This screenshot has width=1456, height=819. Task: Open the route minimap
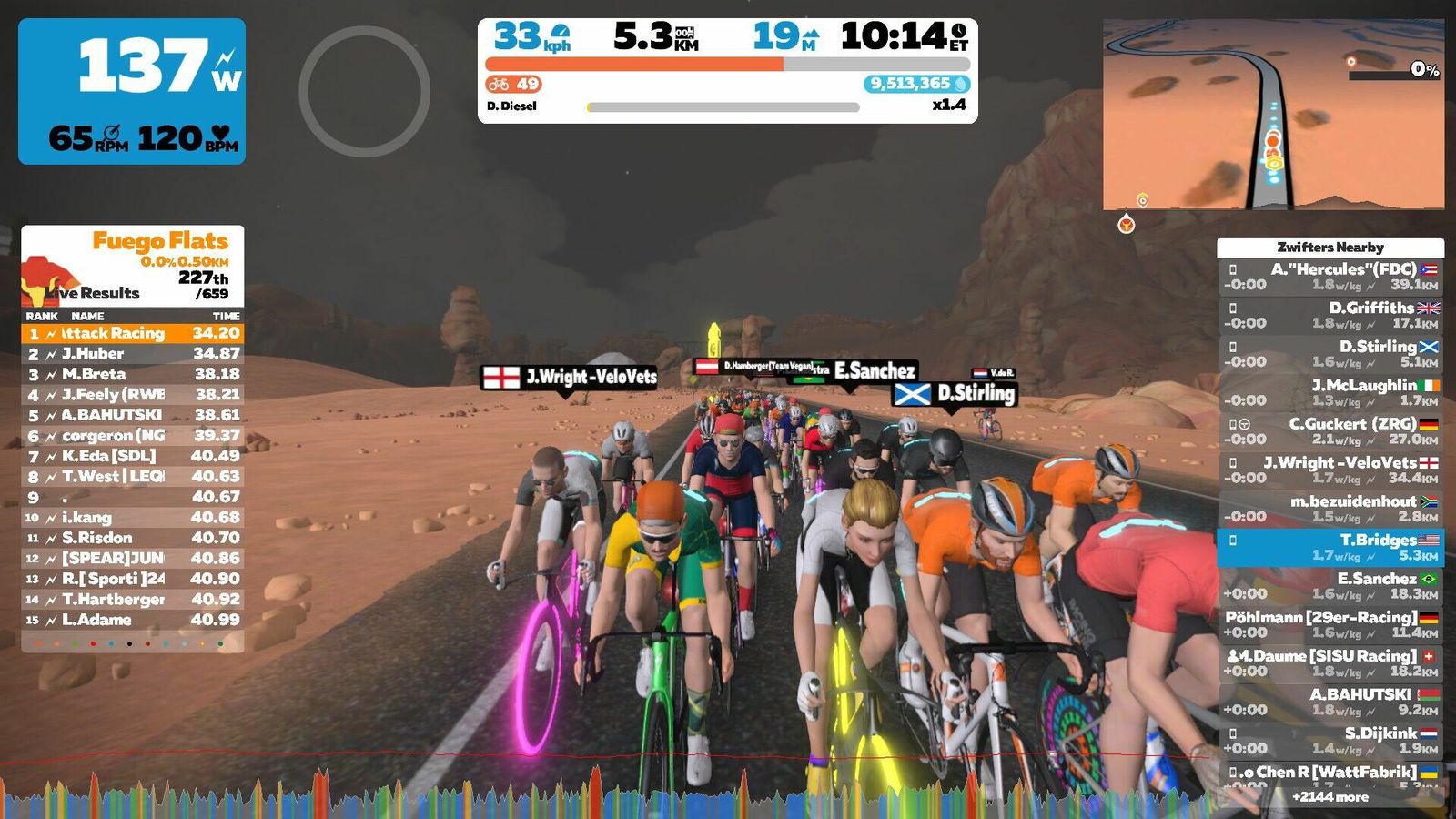[x=1273, y=115]
